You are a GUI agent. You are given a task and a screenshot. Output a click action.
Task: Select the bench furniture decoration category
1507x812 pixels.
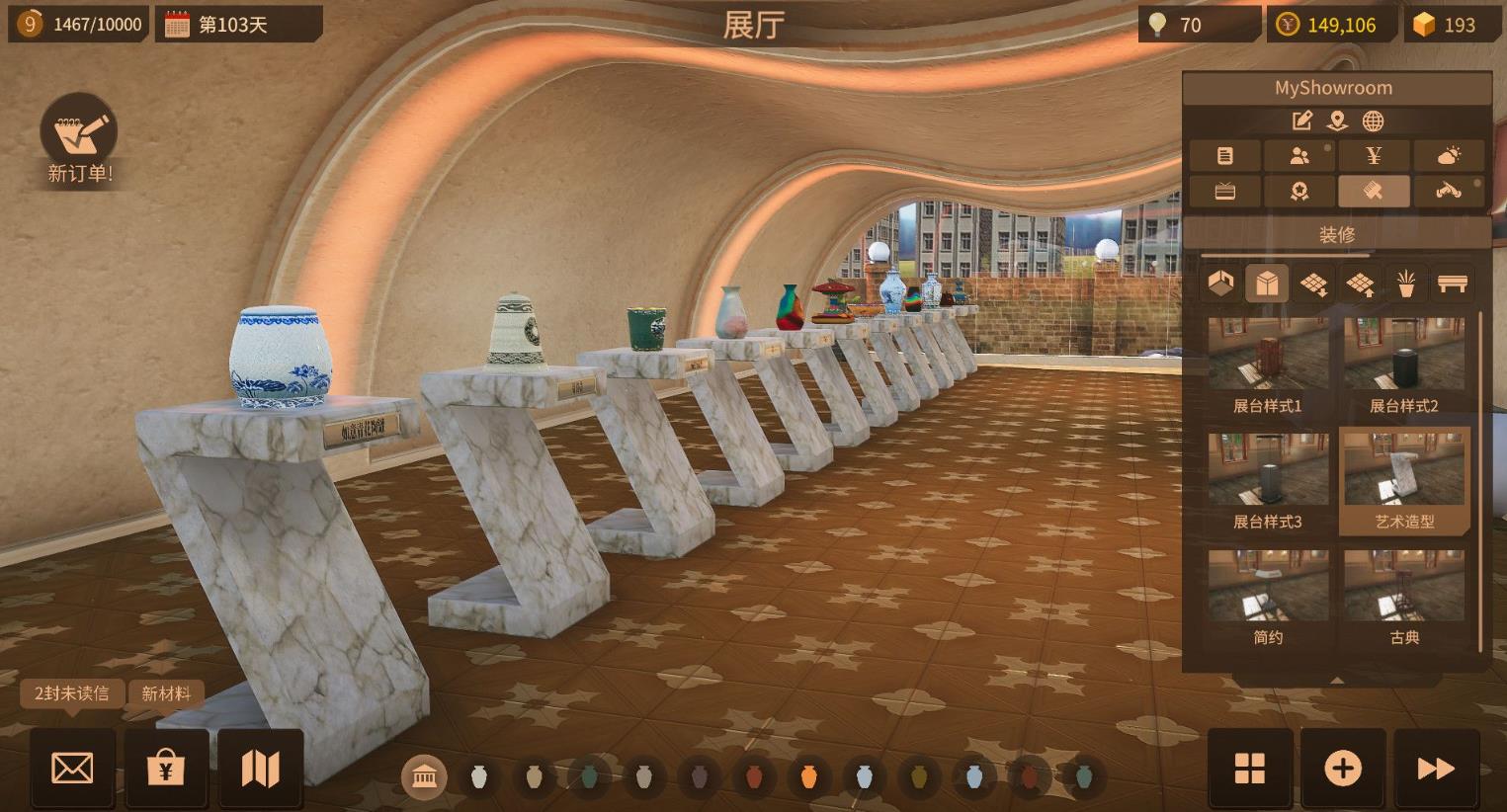coord(1453,284)
